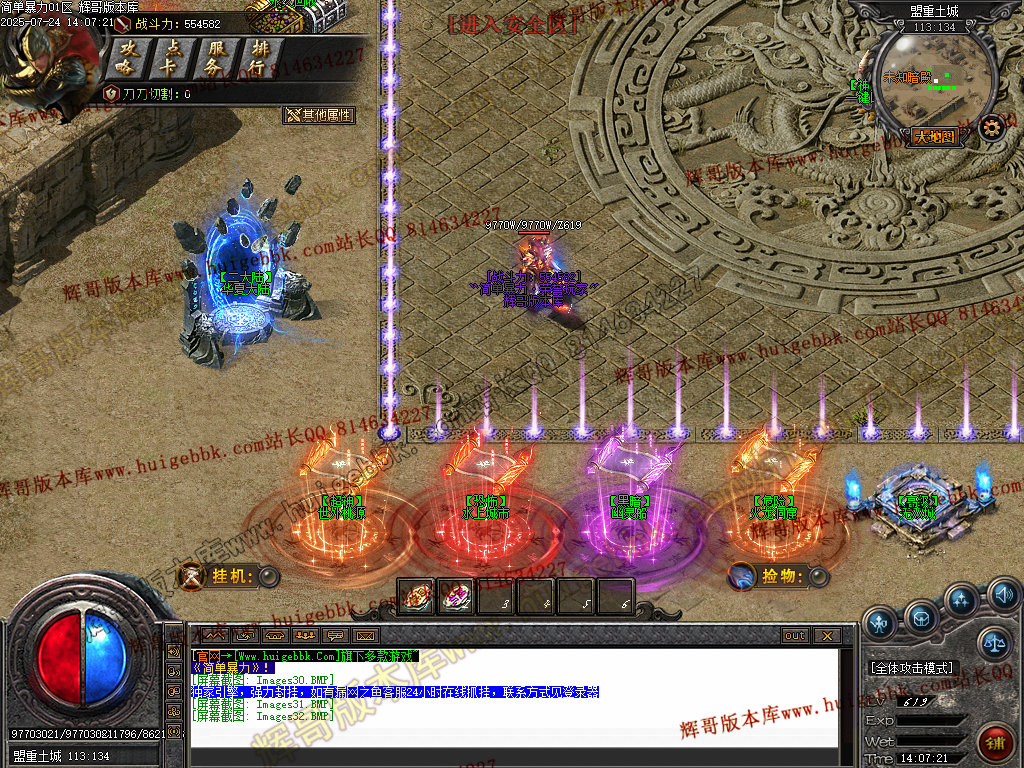
Task: Open the 攻略 strategy guide button
Action: point(127,58)
